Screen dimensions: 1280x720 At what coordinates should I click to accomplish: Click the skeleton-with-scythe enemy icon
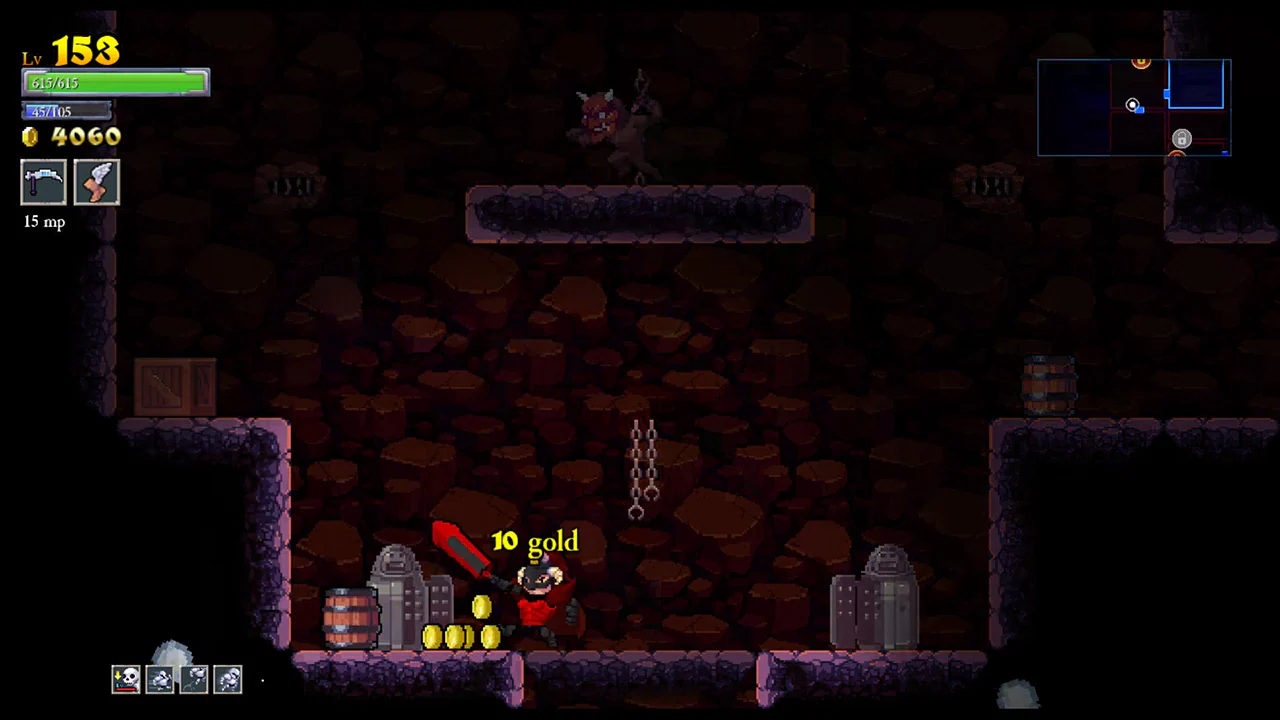click(x=195, y=678)
